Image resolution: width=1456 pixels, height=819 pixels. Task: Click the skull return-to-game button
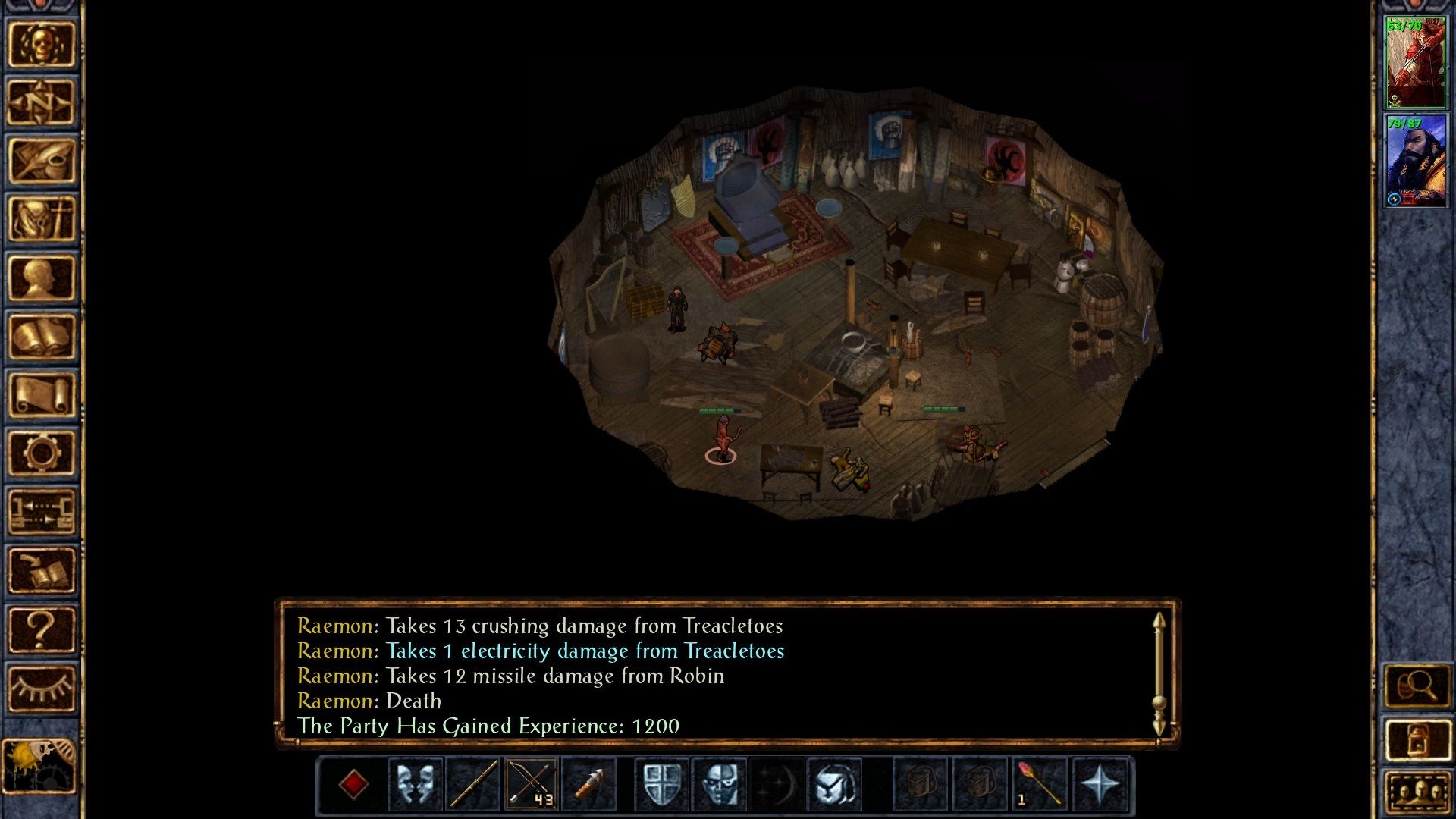[x=42, y=44]
